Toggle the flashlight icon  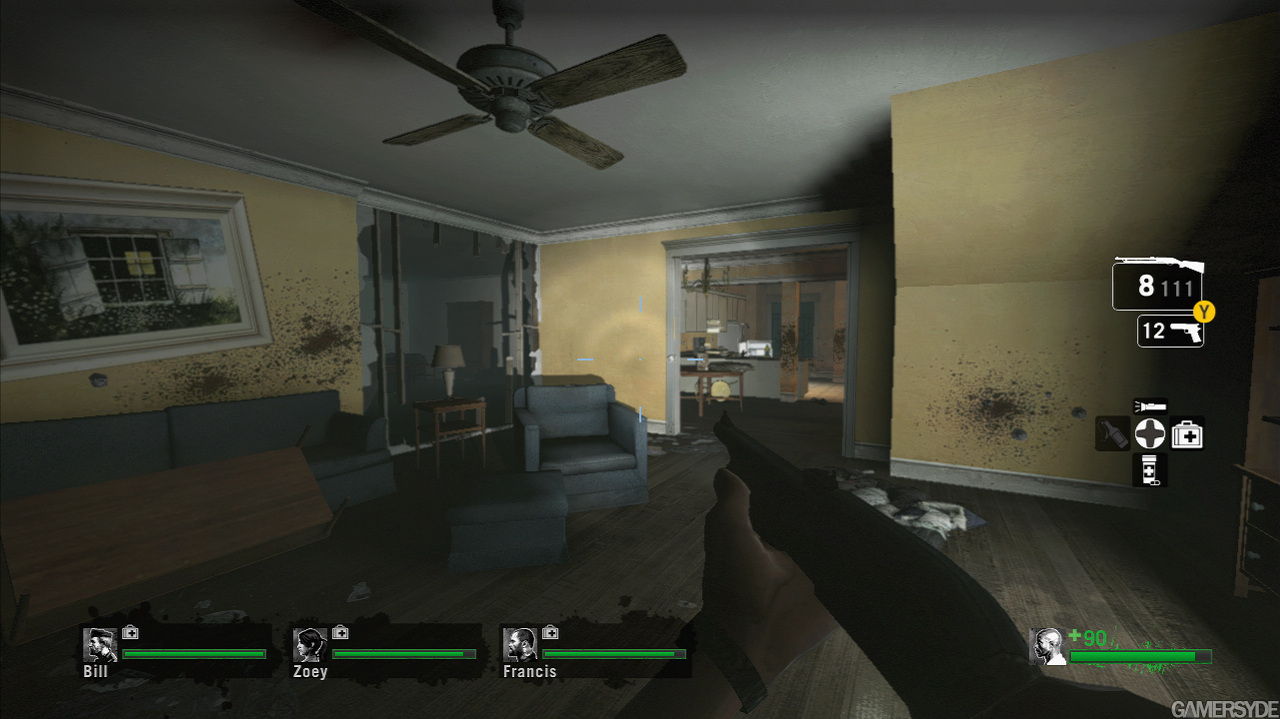click(x=1149, y=406)
